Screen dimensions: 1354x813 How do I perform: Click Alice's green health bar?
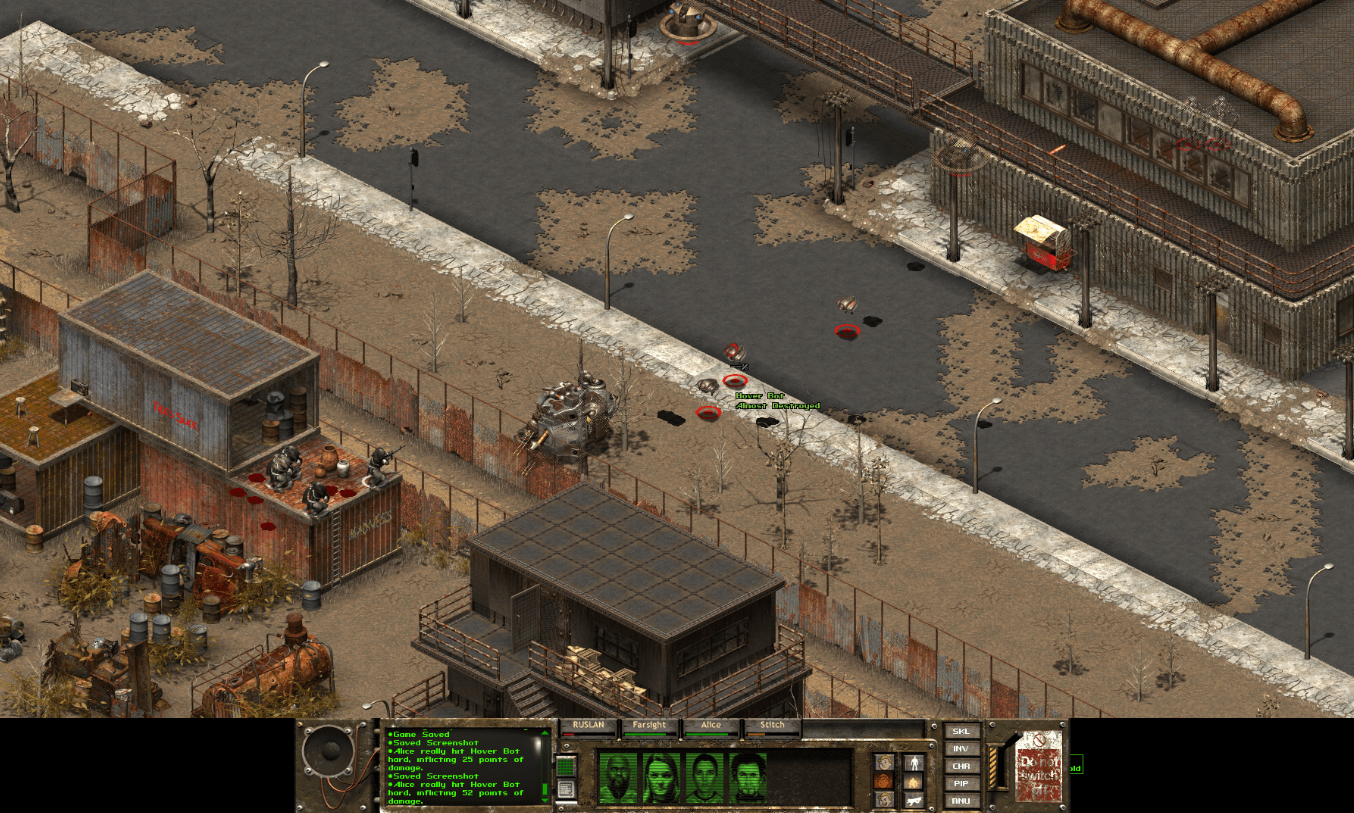point(707,734)
